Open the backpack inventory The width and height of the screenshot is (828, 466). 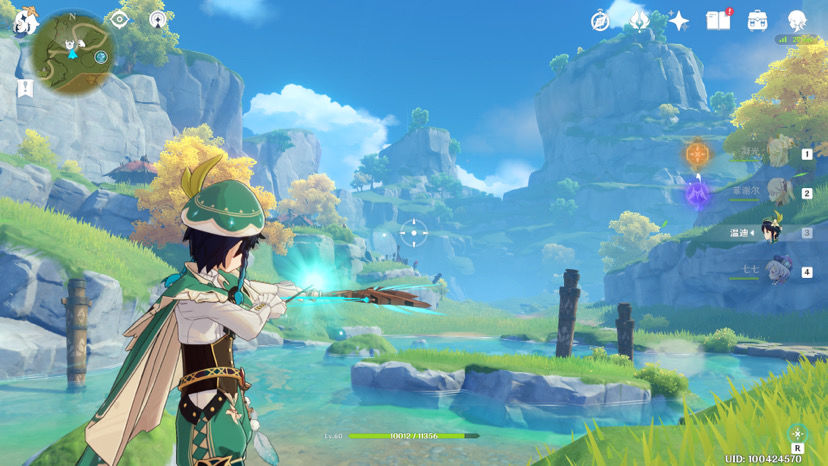point(757,20)
